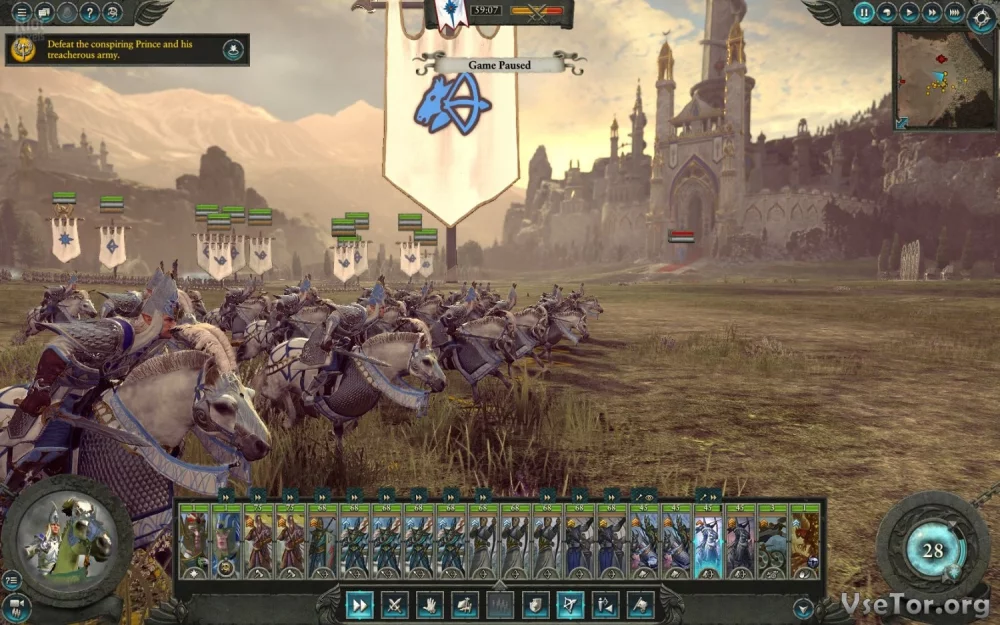This screenshot has width=1000, height=625.
Task: Open the chat speech bubble button
Action: coord(44,13)
